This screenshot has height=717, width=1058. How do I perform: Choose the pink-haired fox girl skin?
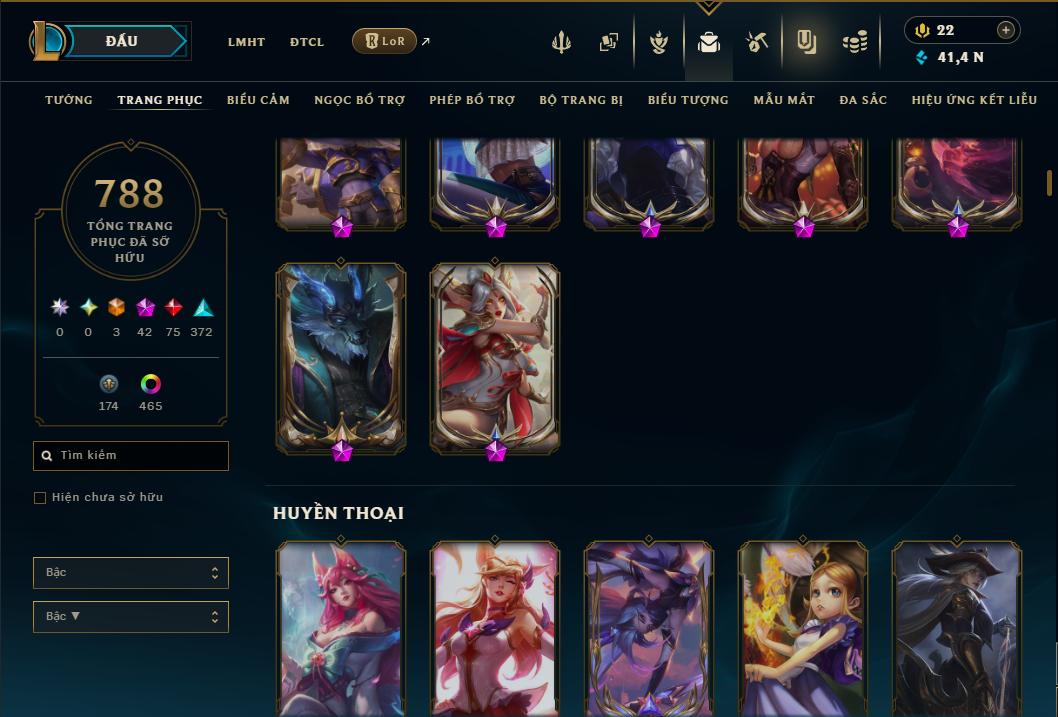pos(341,625)
